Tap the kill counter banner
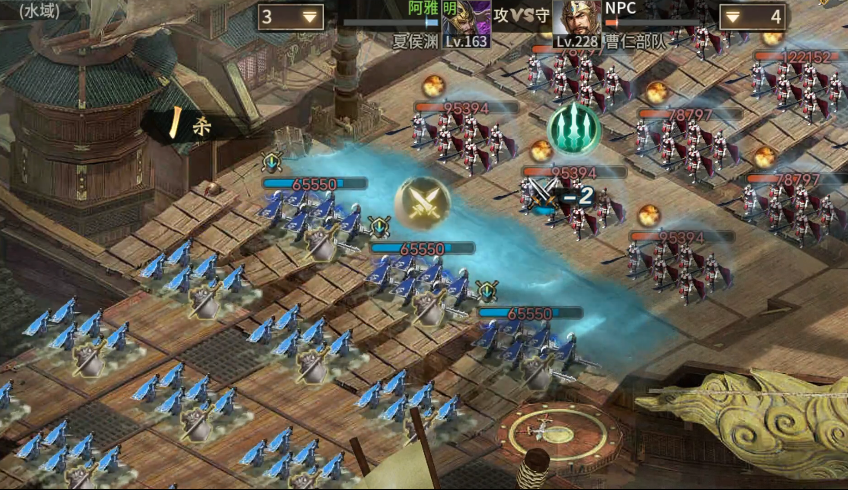 pos(195,124)
